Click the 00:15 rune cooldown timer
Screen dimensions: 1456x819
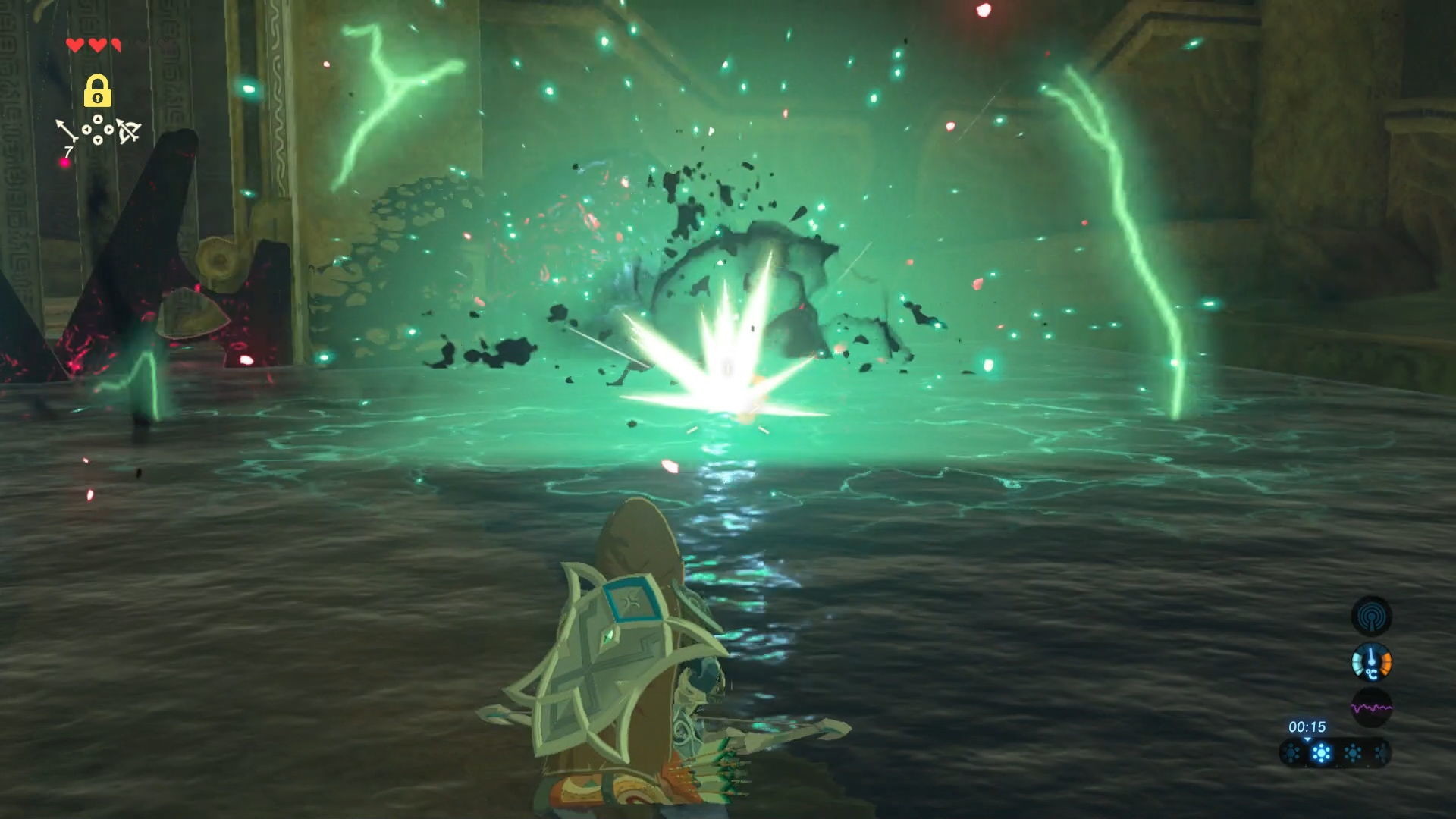click(1307, 726)
